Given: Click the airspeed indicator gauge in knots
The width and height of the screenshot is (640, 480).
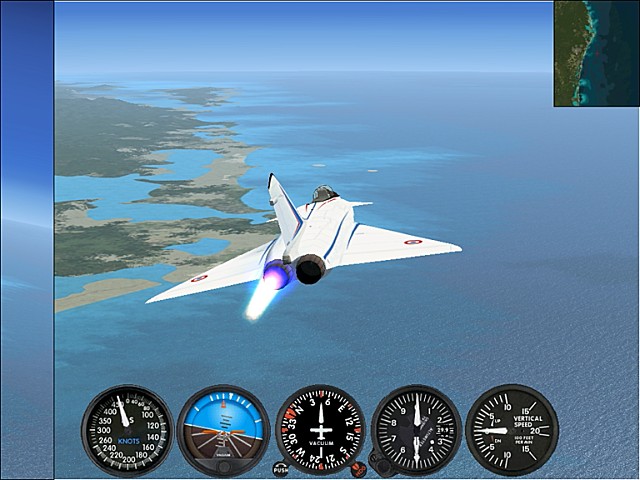Looking at the screenshot, I should tap(127, 431).
